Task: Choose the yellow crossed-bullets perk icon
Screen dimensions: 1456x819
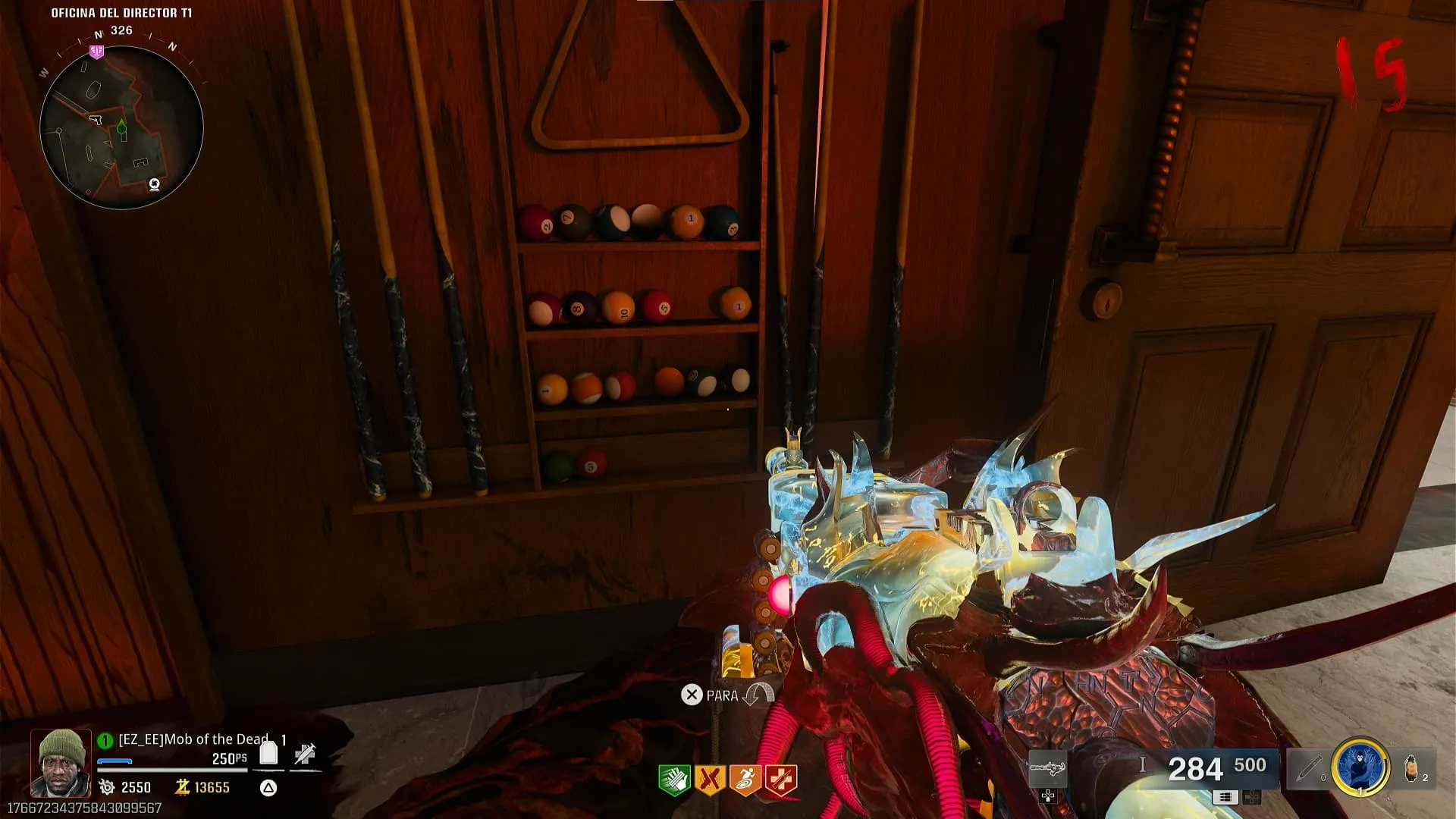Action: [x=710, y=780]
